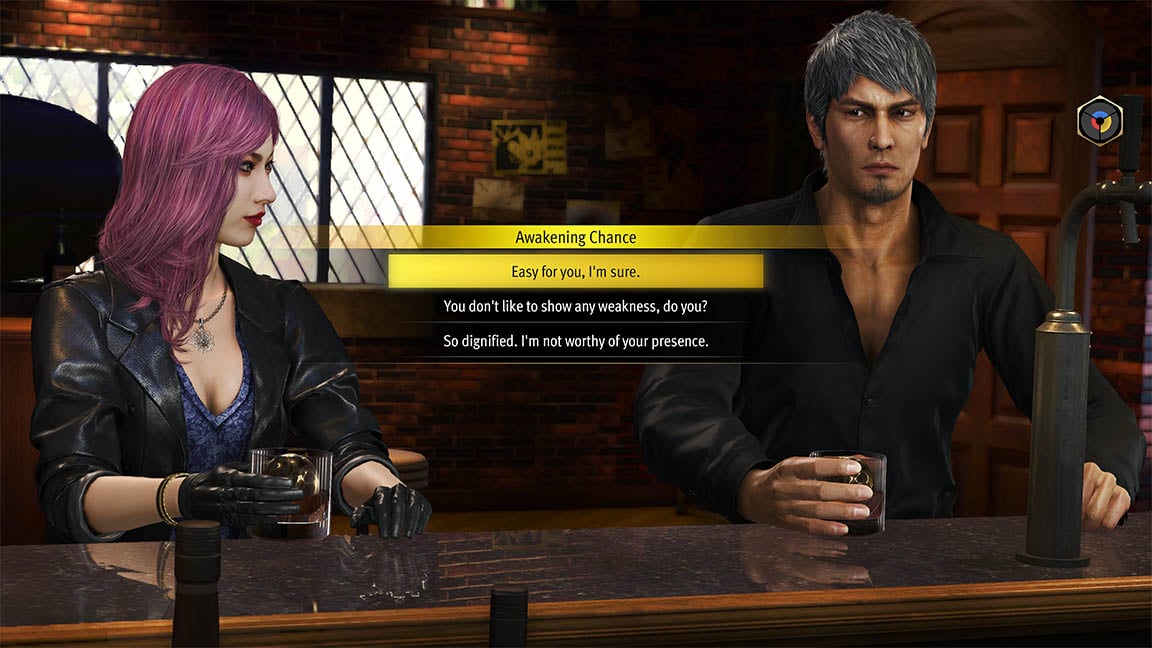This screenshot has height=648, width=1152.
Task: Click the hexagonal personality emblem icon
Action: [x=1099, y=121]
